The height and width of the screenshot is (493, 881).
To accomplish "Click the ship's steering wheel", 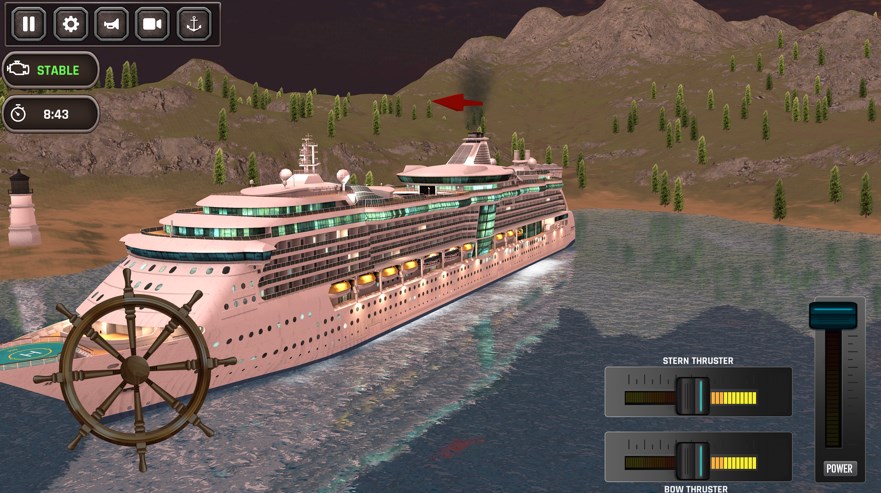I will (x=135, y=369).
